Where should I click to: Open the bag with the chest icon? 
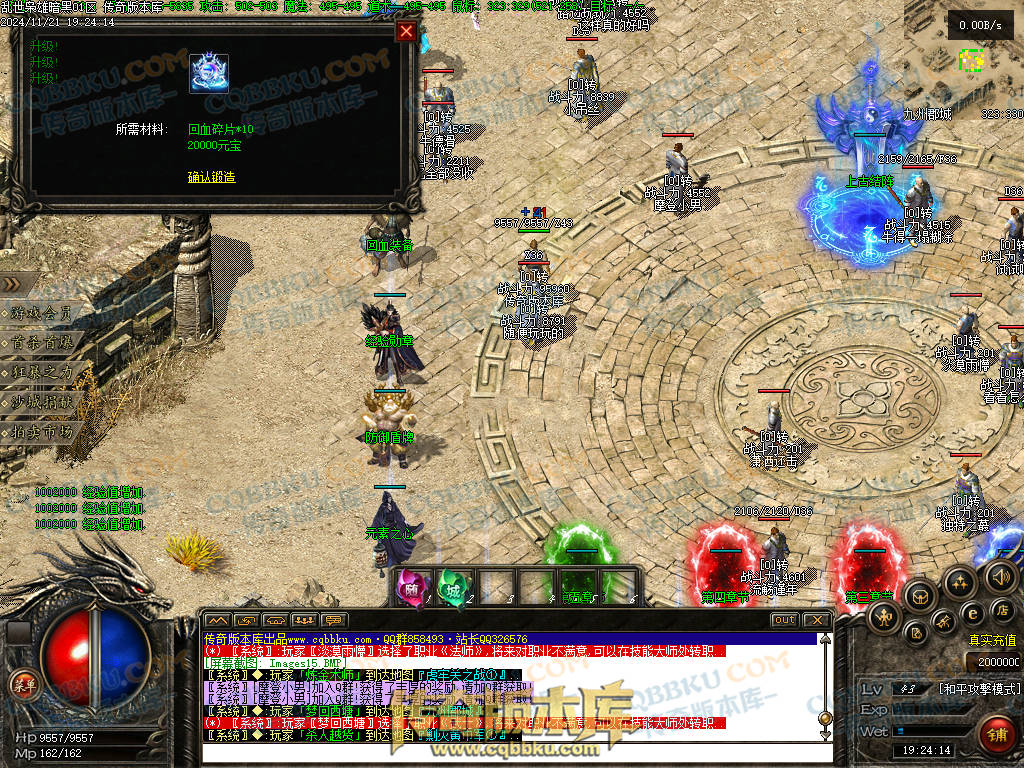920,597
